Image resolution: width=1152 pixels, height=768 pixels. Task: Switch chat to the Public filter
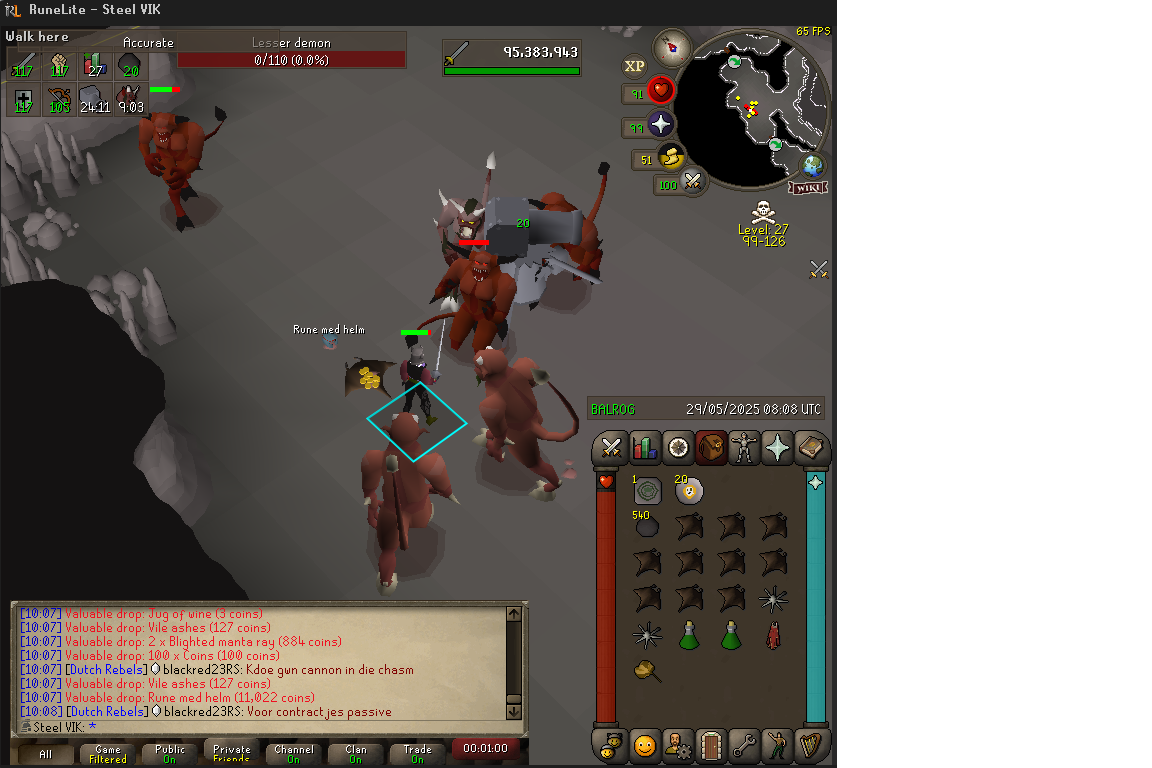170,753
